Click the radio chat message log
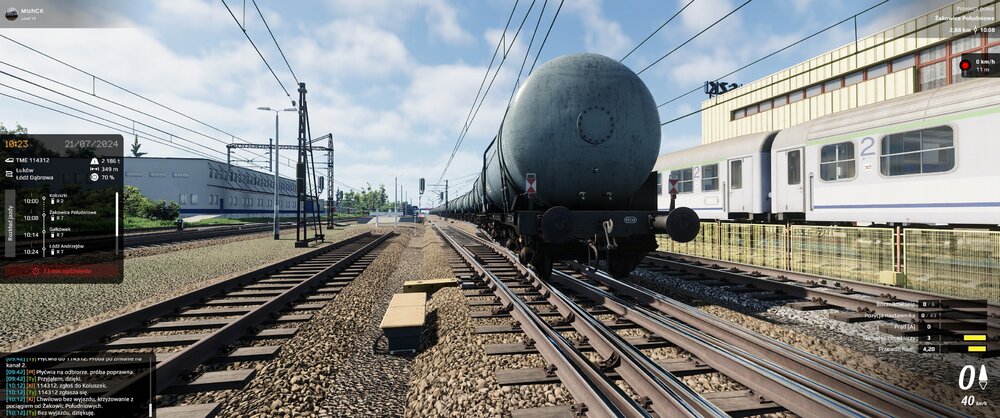This screenshot has height=418, width=1000. click(68, 385)
